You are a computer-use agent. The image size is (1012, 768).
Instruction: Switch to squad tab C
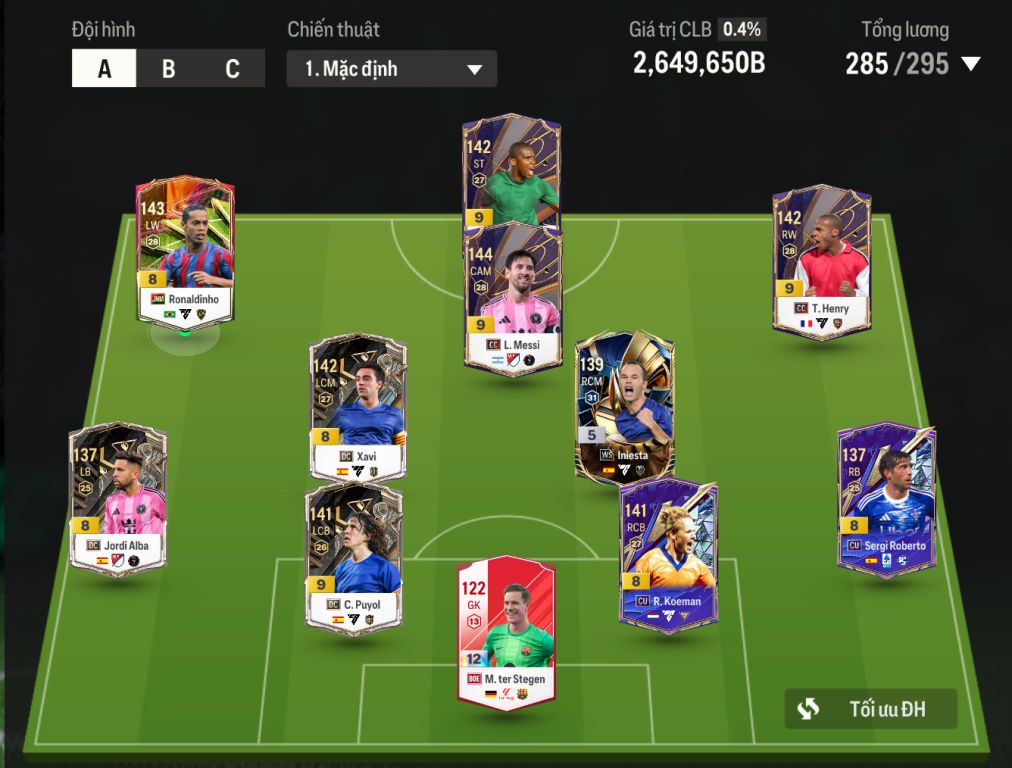click(232, 69)
